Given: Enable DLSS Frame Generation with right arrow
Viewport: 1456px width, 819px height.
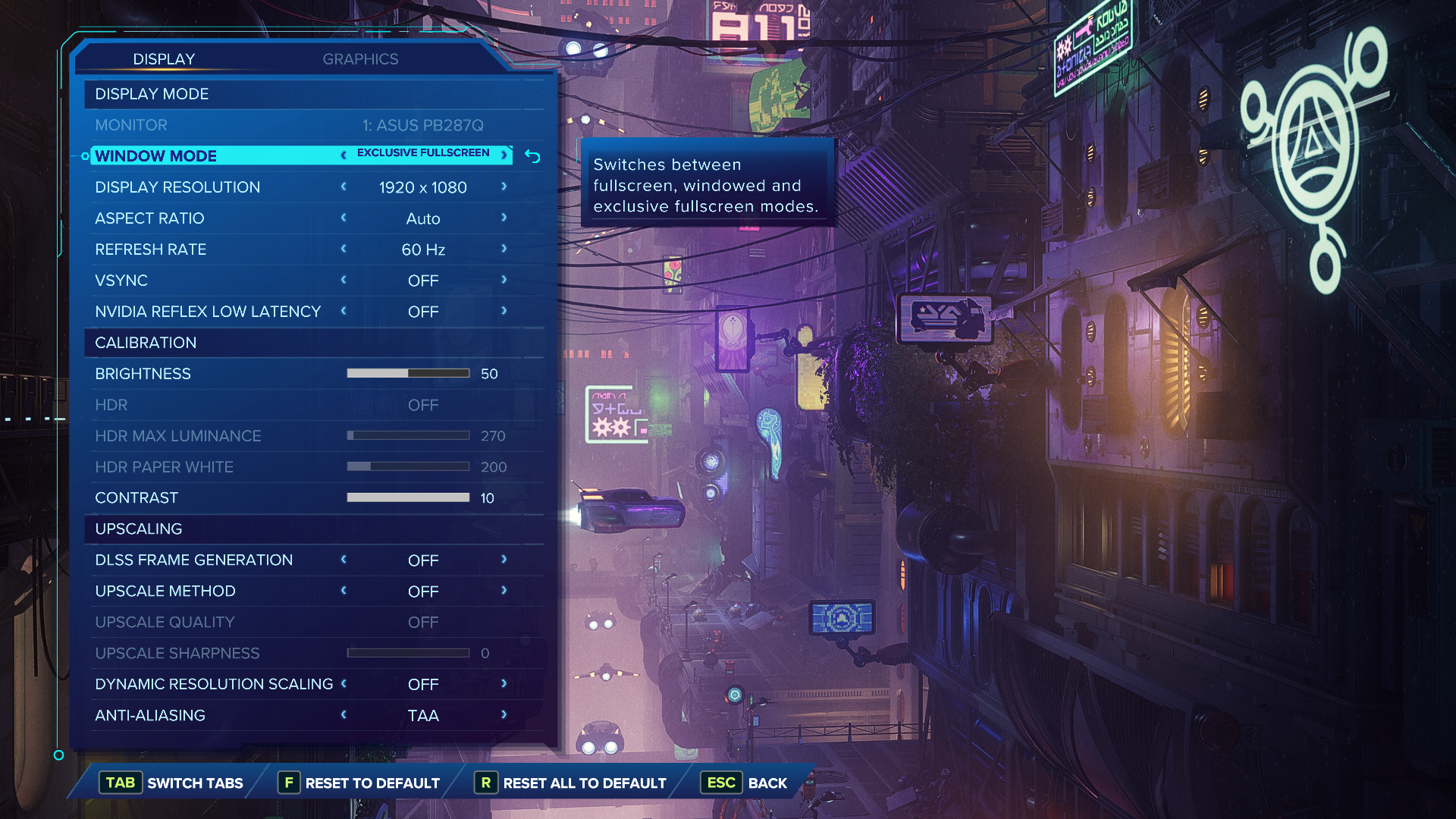Looking at the screenshot, I should click(504, 560).
